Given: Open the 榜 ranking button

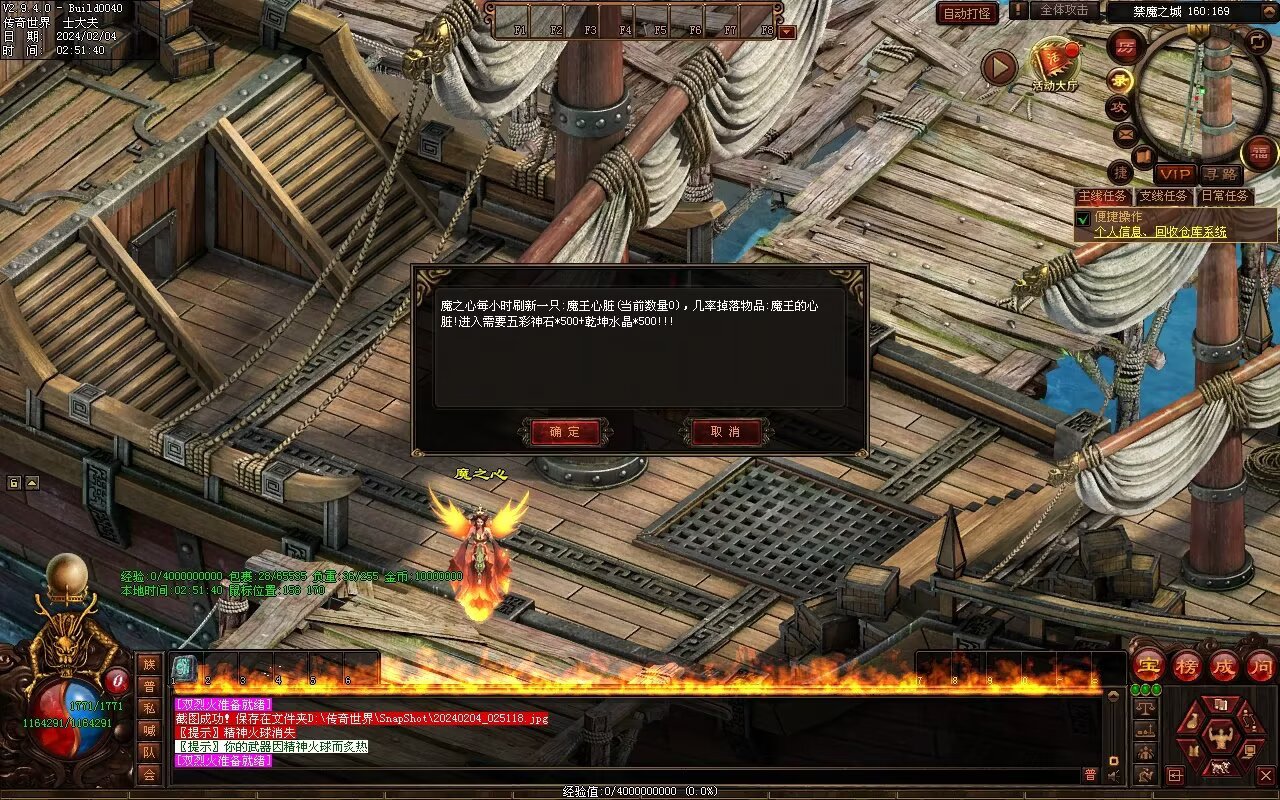Looking at the screenshot, I should pos(1187,666).
